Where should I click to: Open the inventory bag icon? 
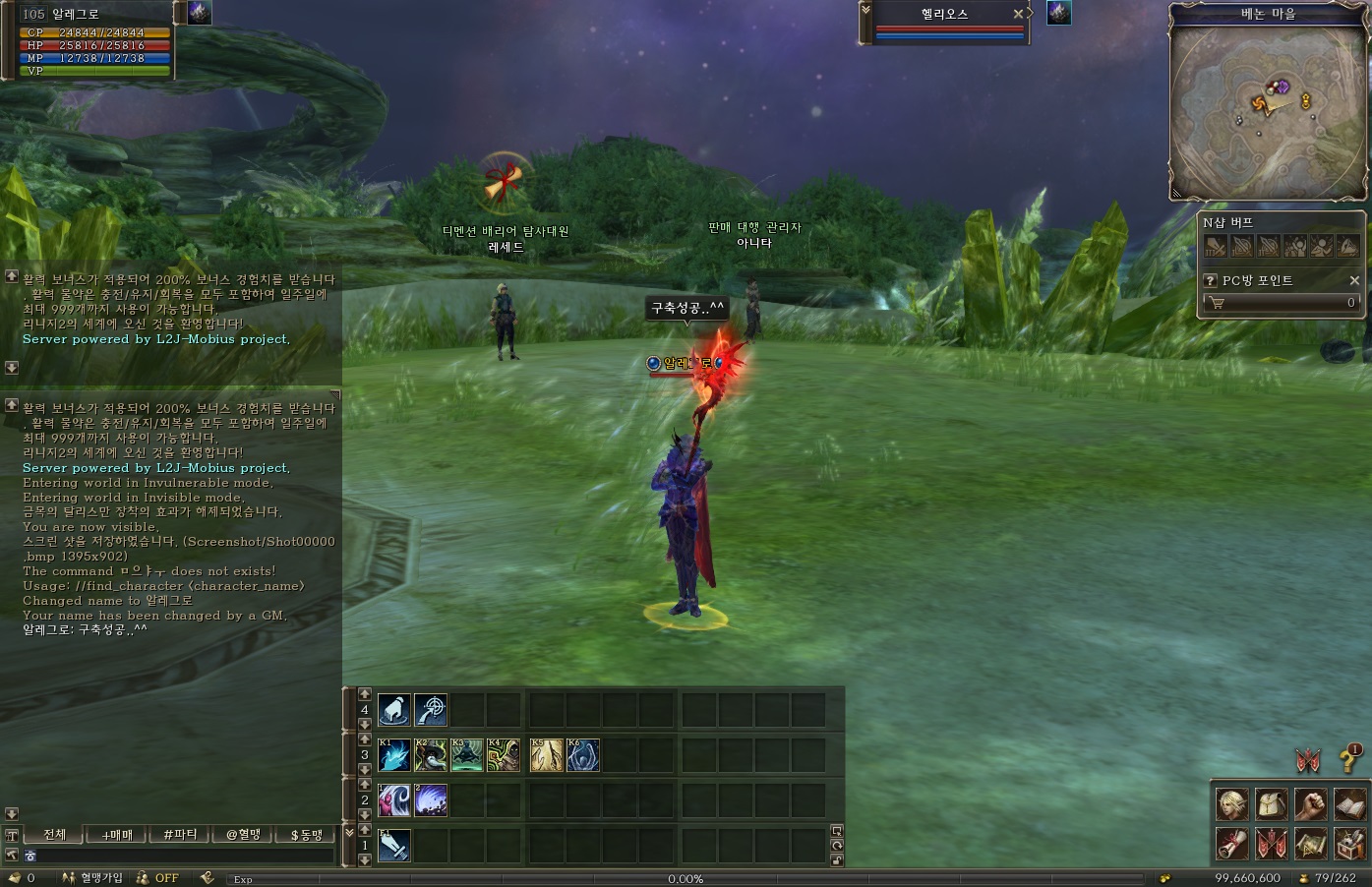(1272, 803)
